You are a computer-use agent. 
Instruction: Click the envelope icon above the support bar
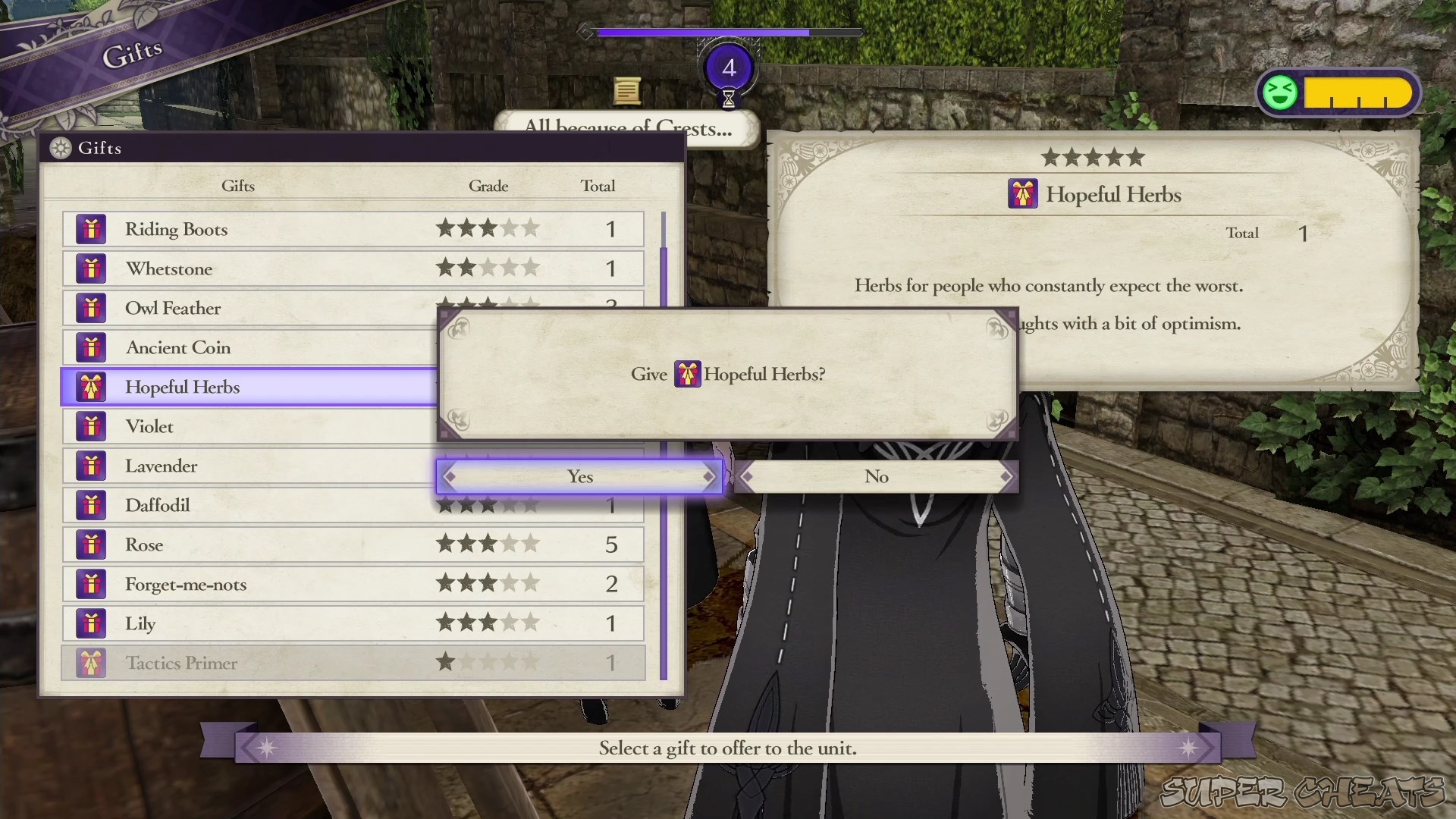coord(626,91)
